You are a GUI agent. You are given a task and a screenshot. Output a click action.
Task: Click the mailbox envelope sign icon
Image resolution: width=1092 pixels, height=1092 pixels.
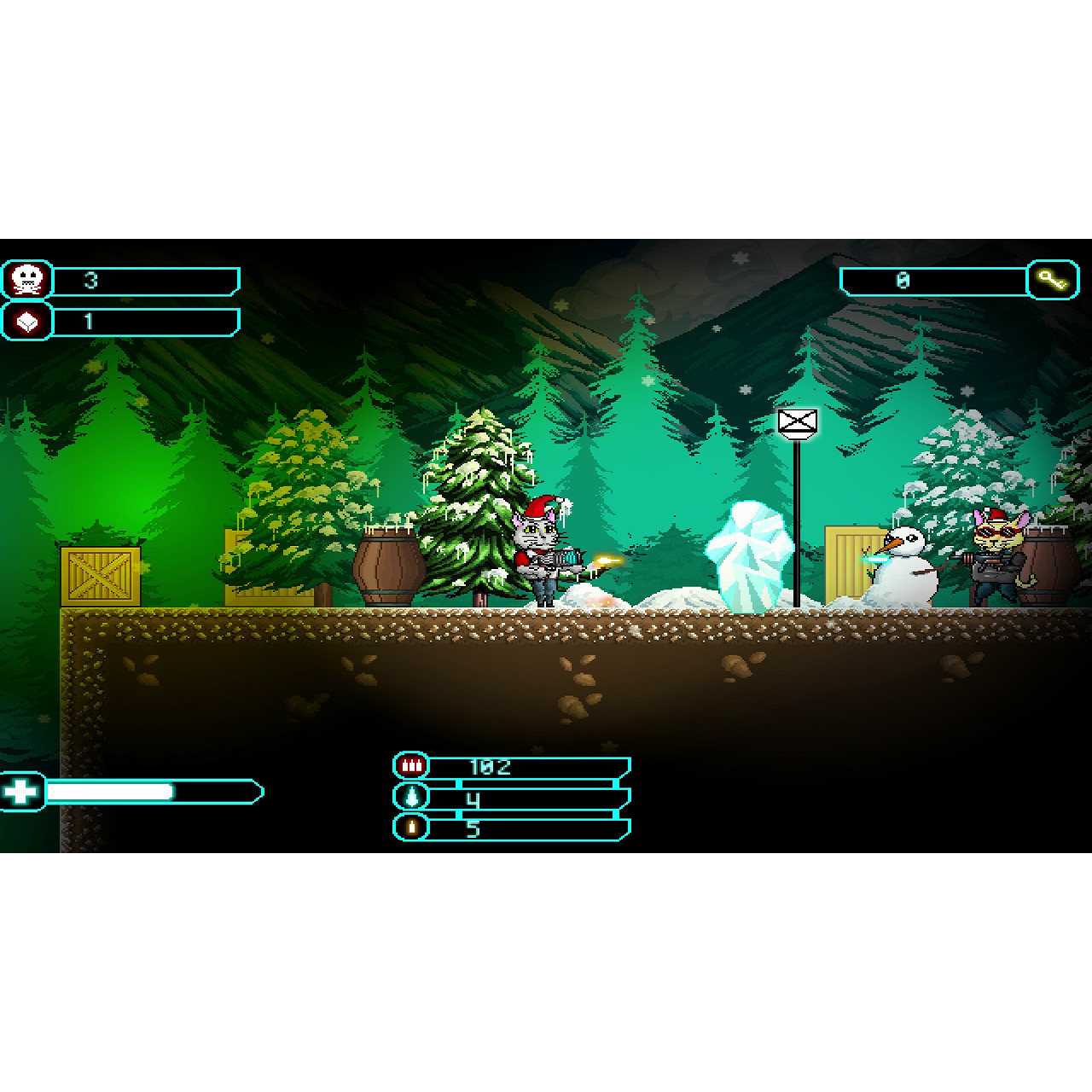coord(797,420)
